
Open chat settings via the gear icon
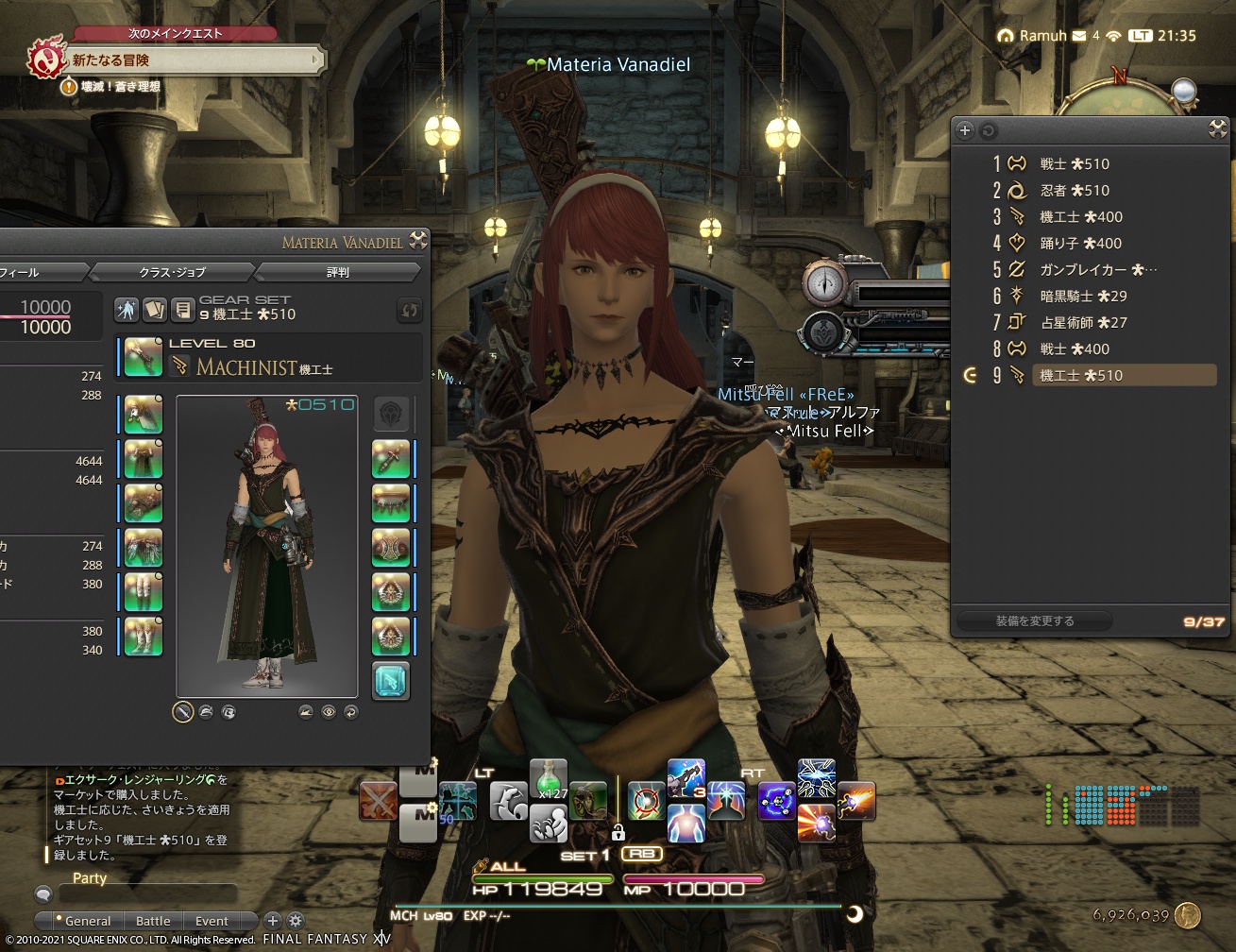pos(296,921)
